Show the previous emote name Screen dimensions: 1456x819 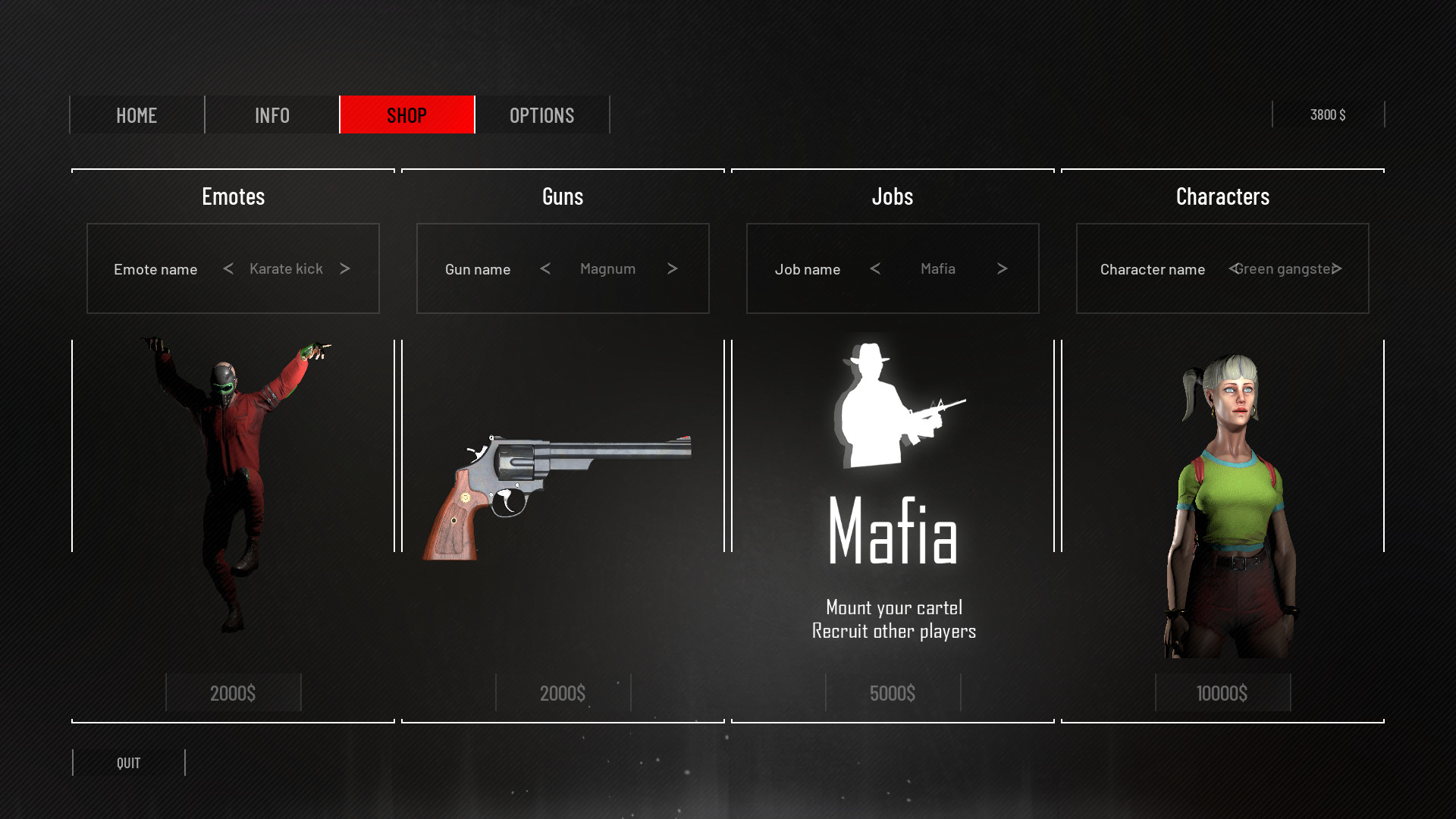[227, 268]
